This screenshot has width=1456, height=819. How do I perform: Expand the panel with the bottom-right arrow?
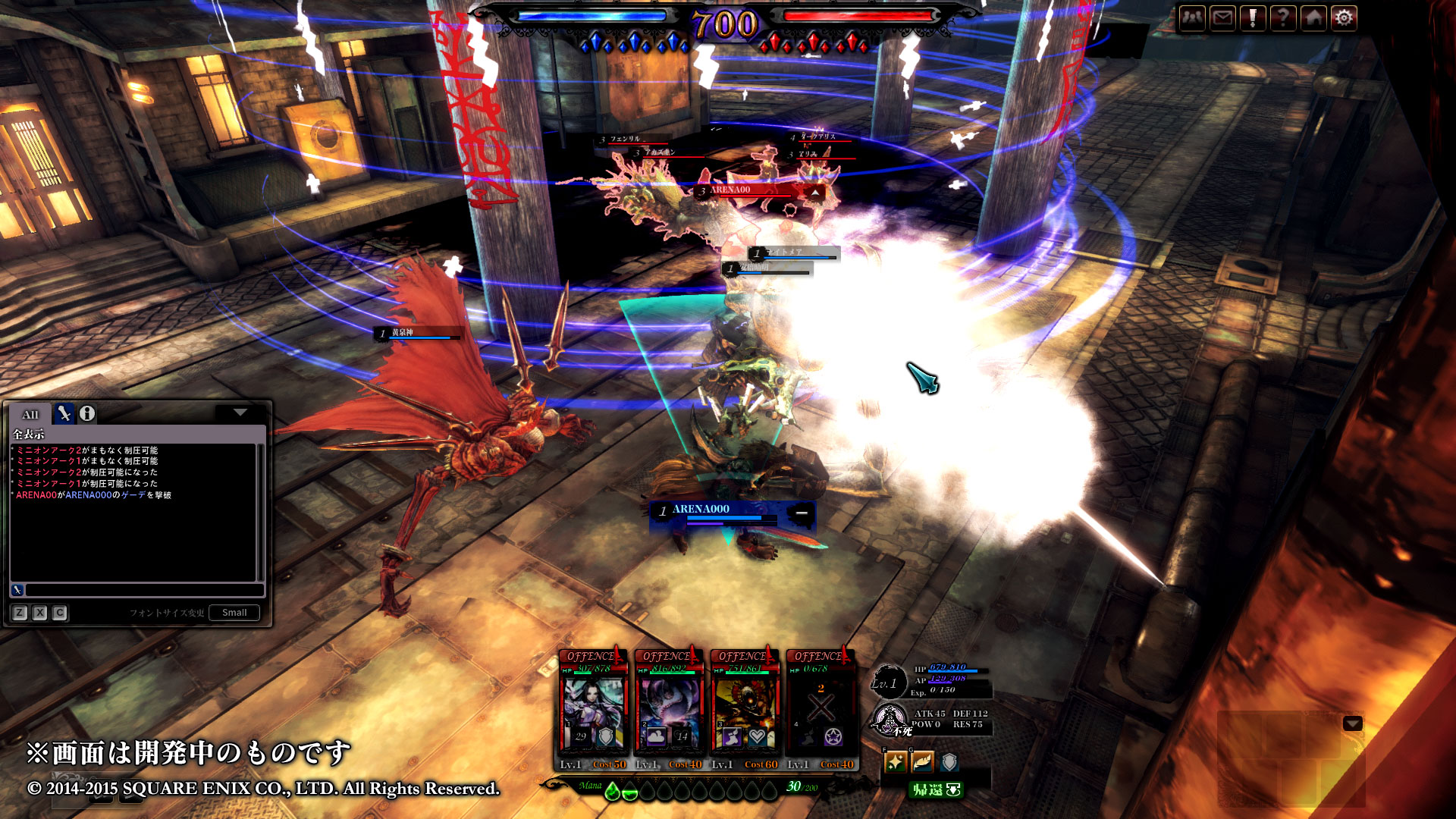click(1353, 723)
